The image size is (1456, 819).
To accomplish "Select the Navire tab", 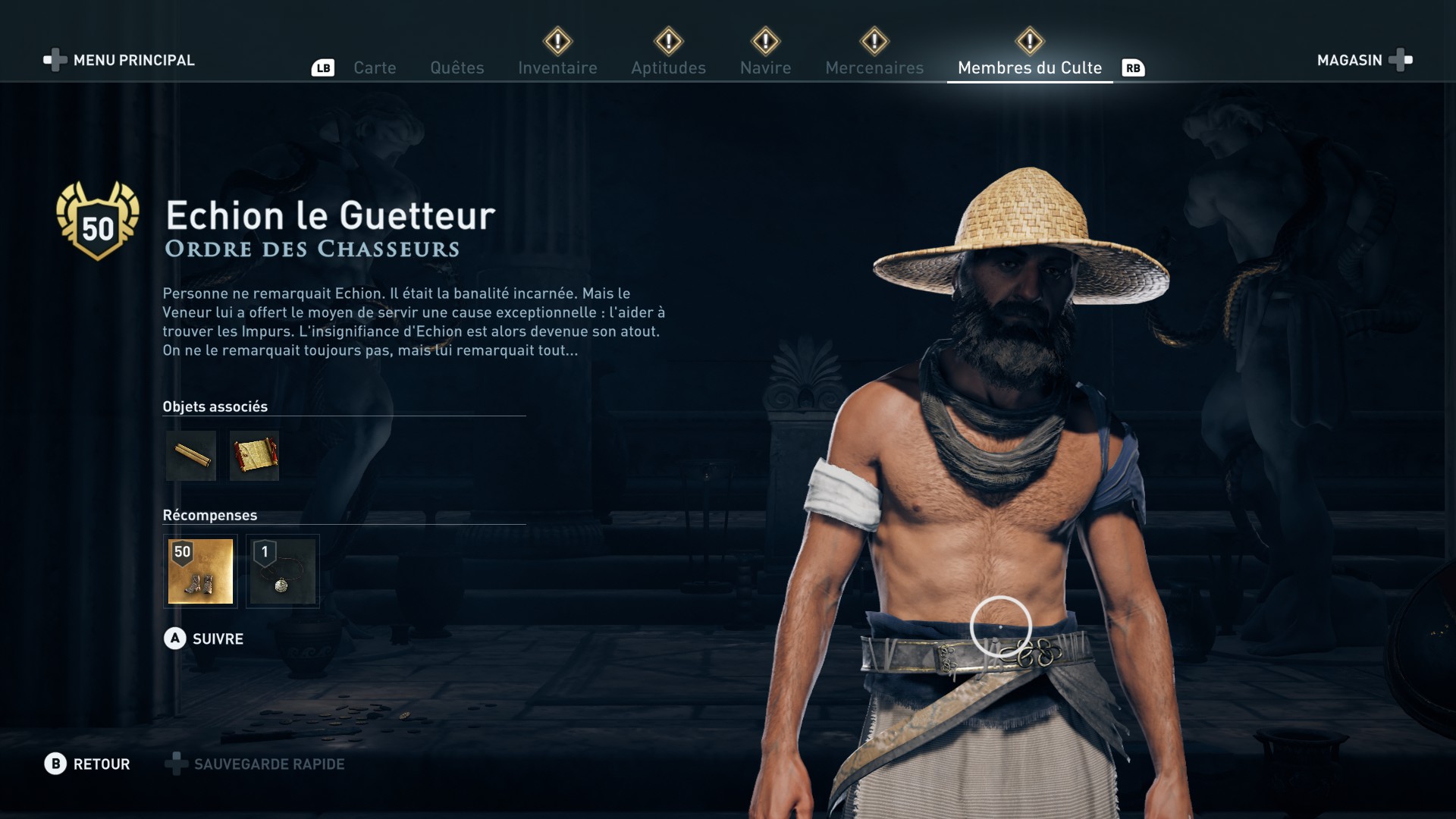I will tap(765, 67).
